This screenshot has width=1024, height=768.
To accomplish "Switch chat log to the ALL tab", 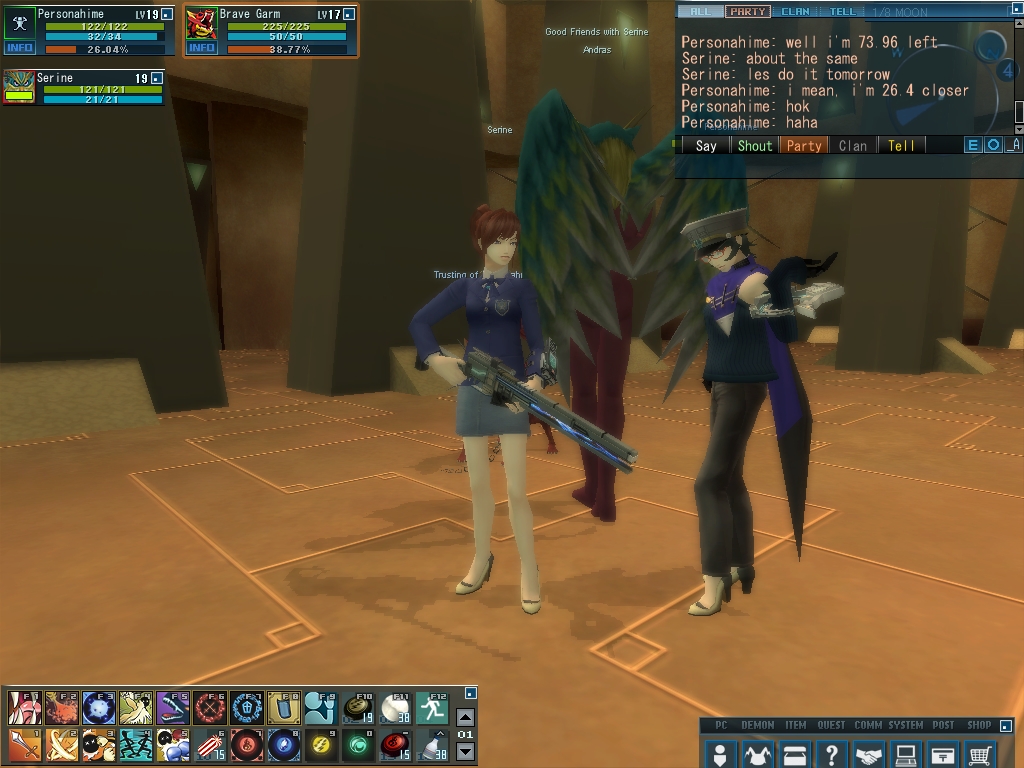I will click(x=700, y=12).
